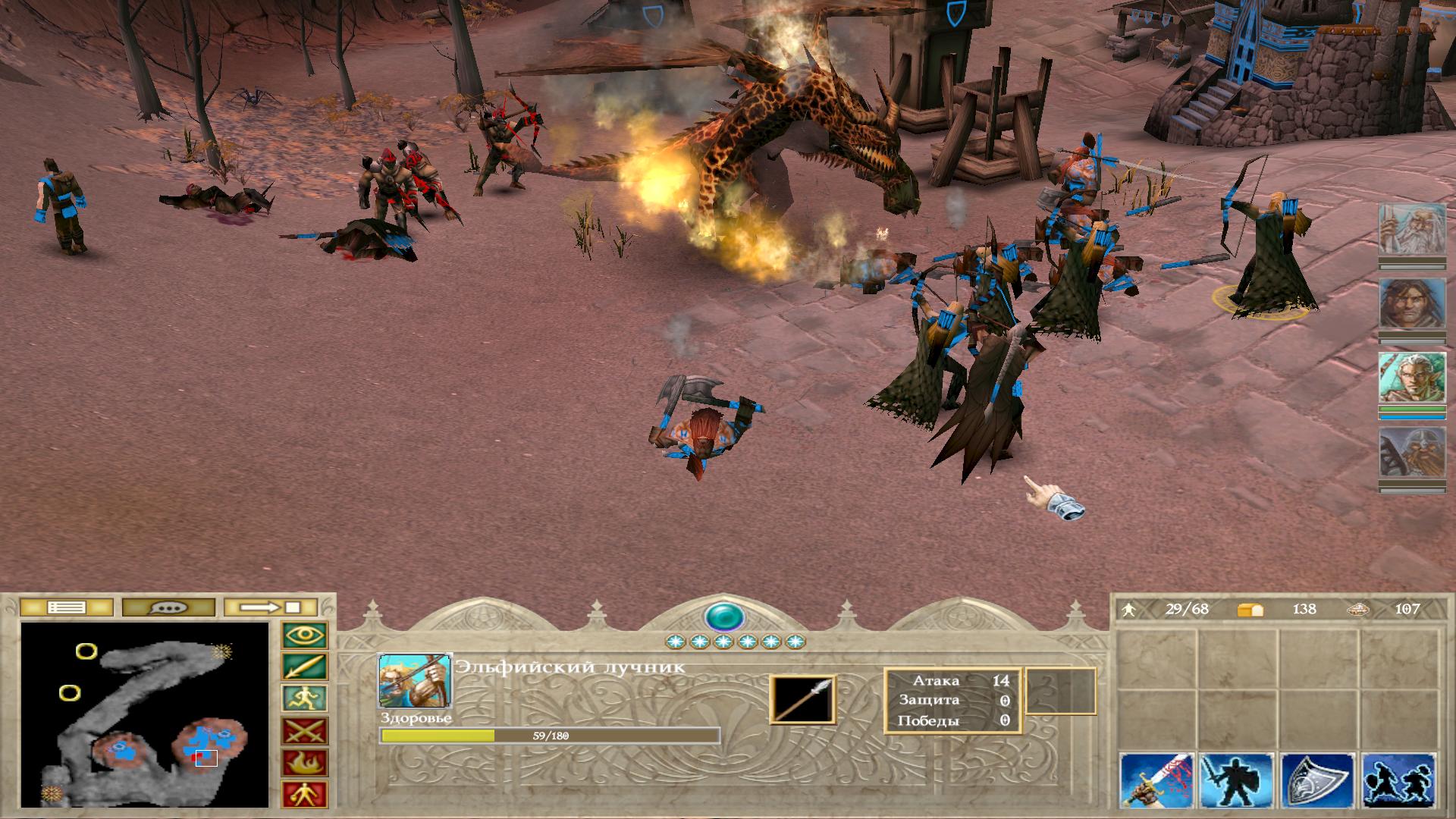This screenshot has height=819, width=1456.
Task: Activate the running figure stance button
Action: (305, 698)
